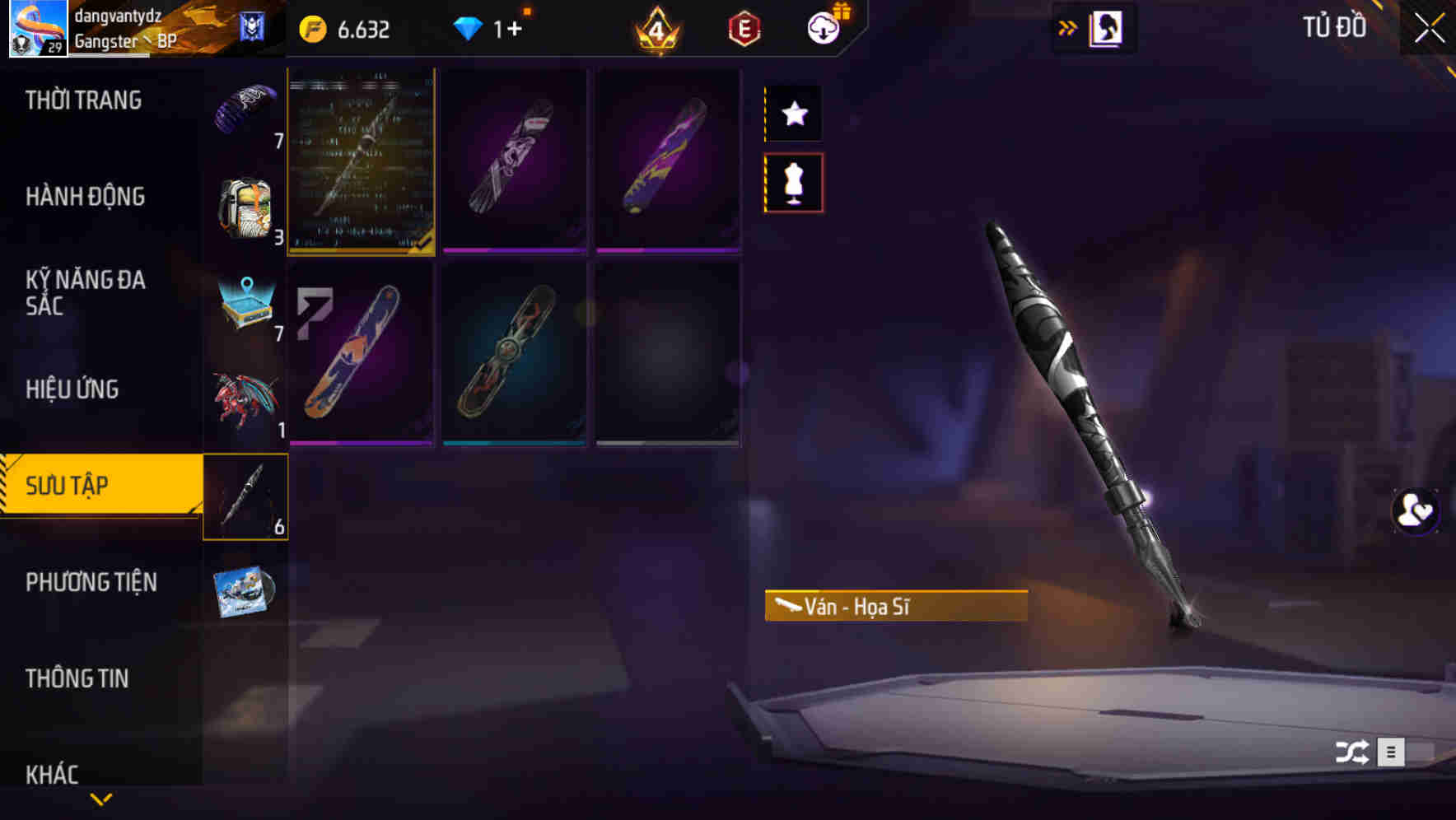Click the double-arrow expander near character preview
This screenshot has width=1456, height=820.
(x=1068, y=26)
